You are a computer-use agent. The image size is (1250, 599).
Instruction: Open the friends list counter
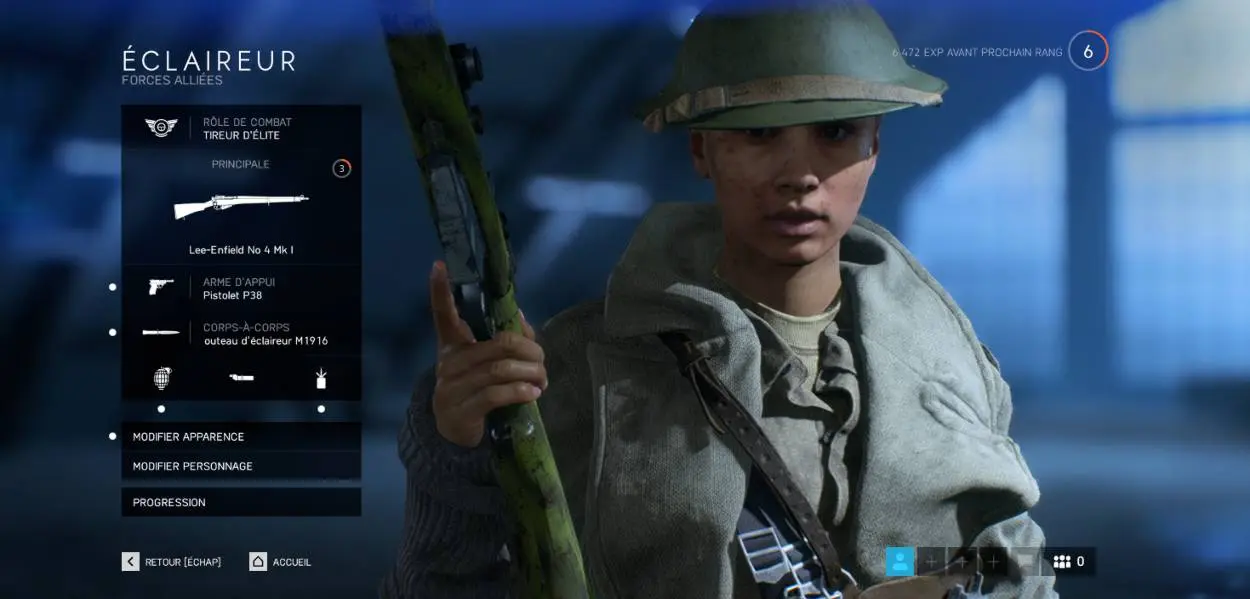point(1069,562)
